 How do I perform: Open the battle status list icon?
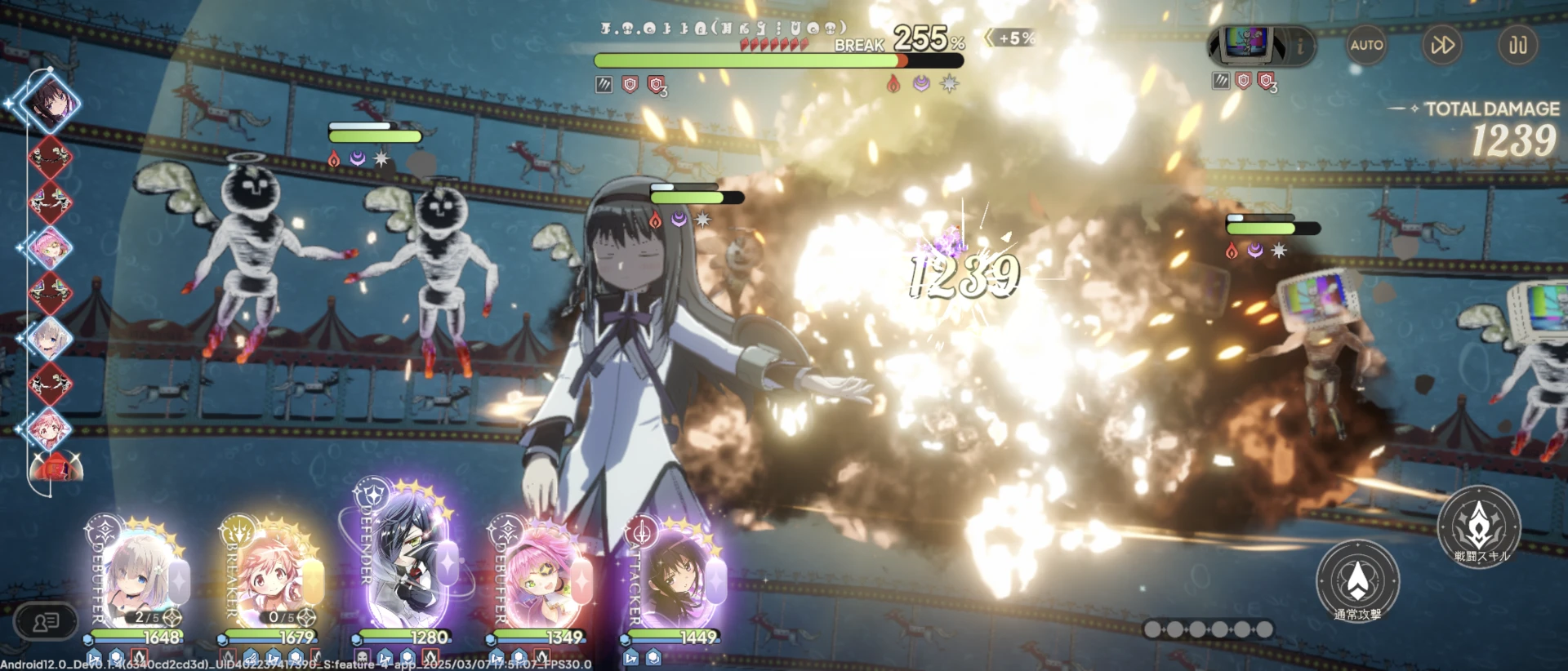click(x=46, y=623)
